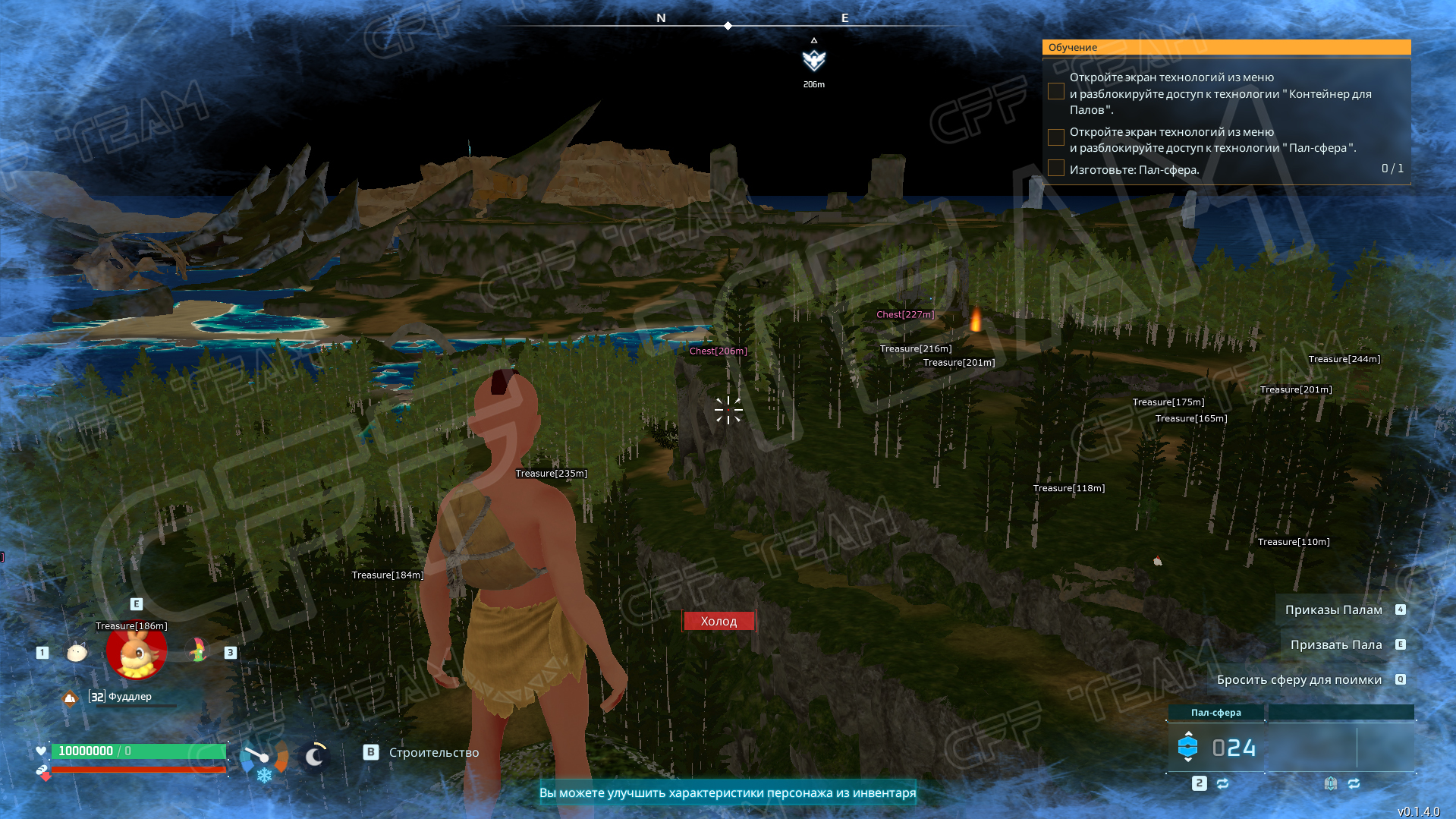Viewport: 1456px width, 819px height.
Task: Tick the Изготовьте: Пал-сфера checkbox
Action: (x=1055, y=169)
